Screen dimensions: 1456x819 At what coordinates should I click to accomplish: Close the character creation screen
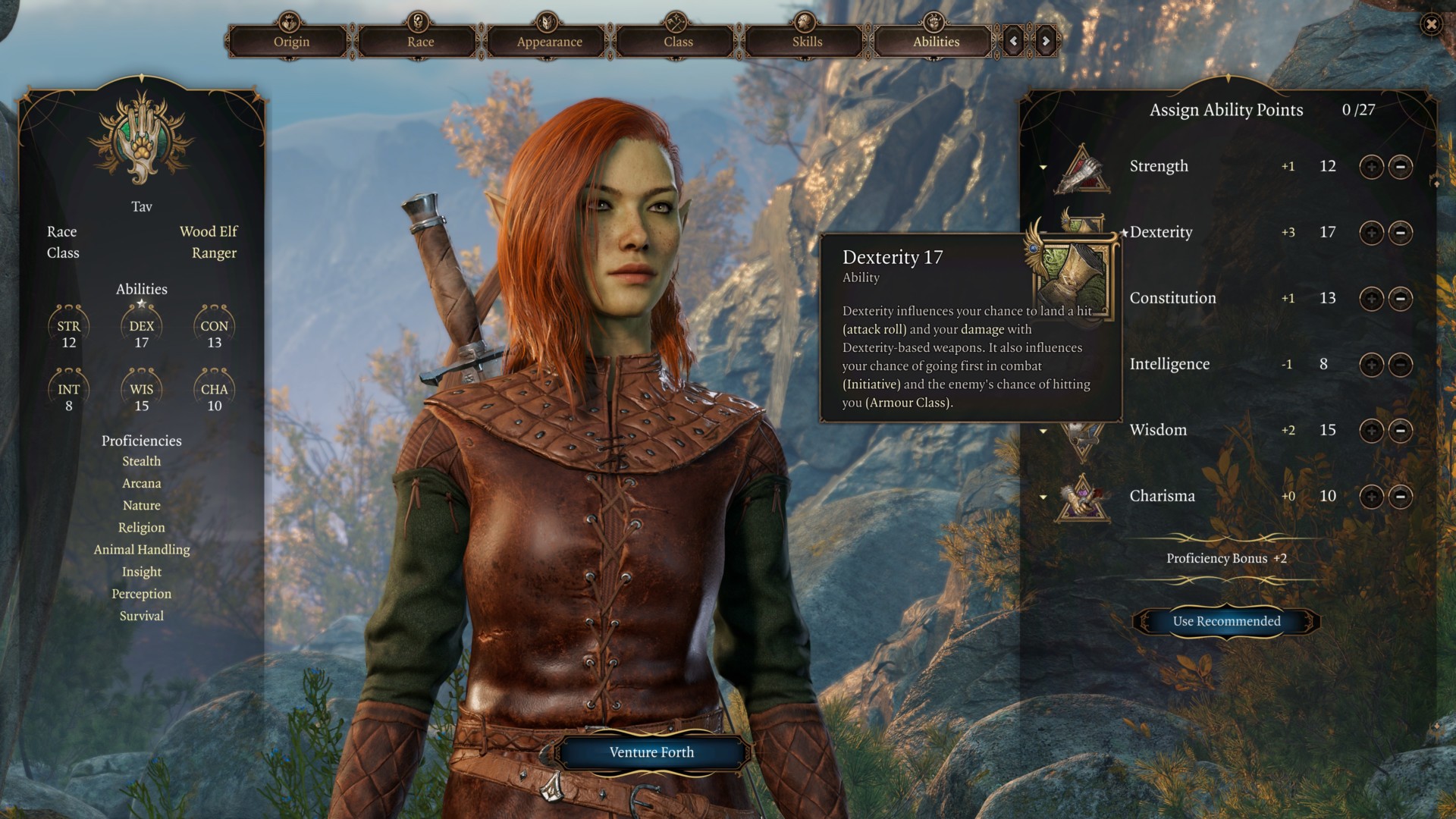[x=1431, y=24]
